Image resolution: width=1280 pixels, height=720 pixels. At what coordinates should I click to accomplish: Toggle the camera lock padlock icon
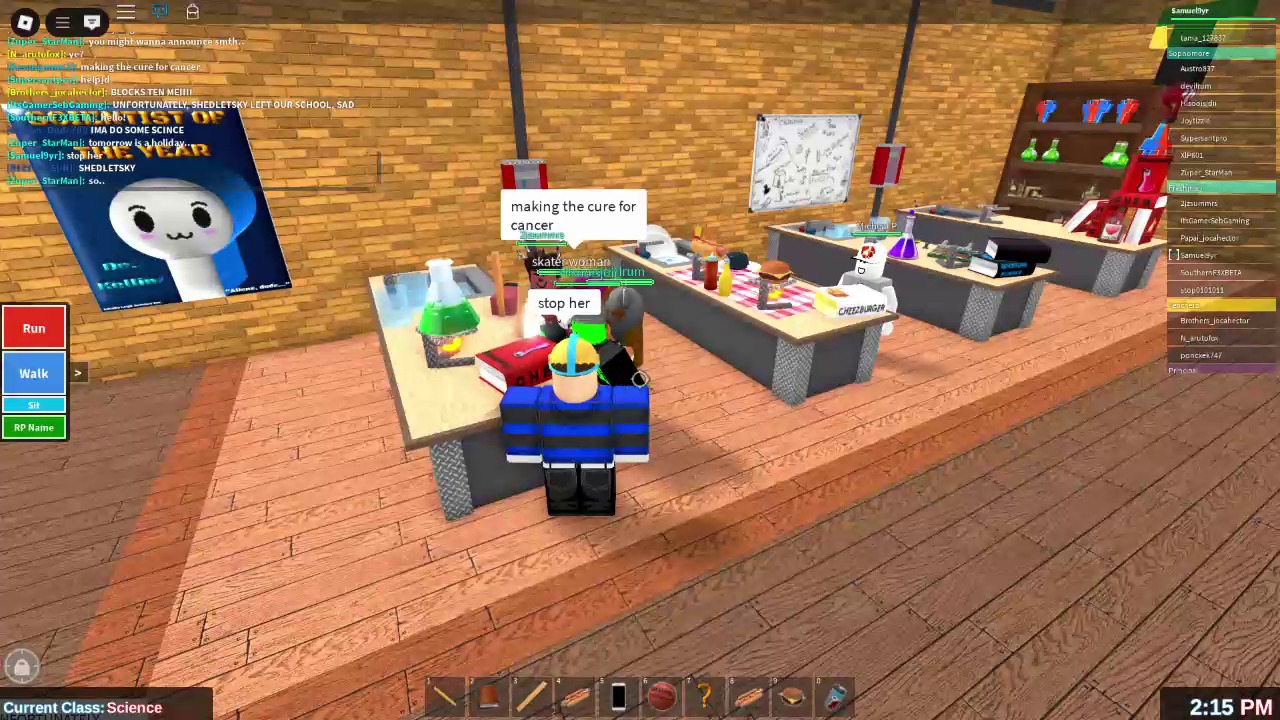tap(21, 666)
